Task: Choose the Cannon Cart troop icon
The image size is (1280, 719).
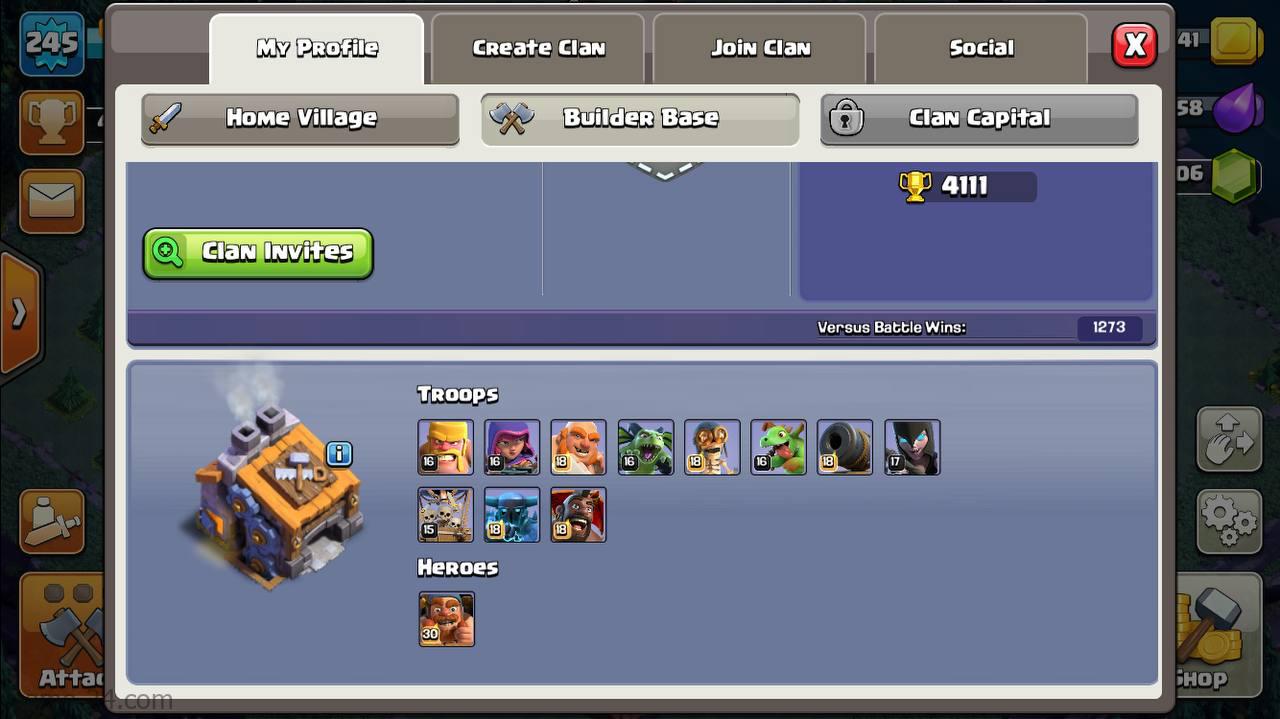Action: click(845, 447)
